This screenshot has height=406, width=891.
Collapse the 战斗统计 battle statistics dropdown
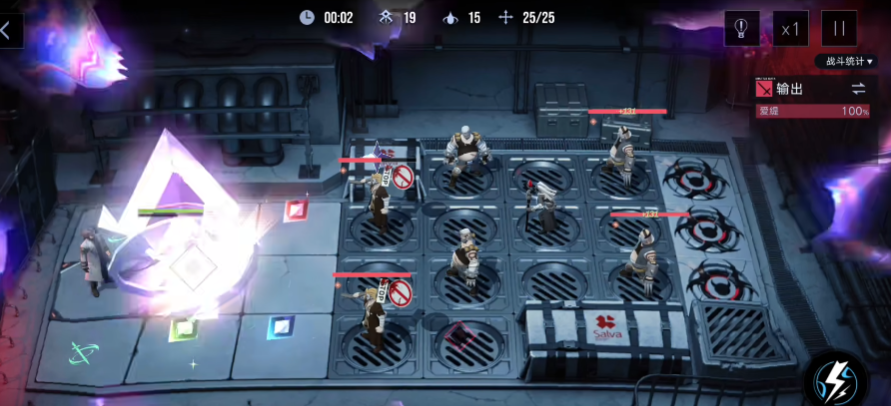pos(849,62)
